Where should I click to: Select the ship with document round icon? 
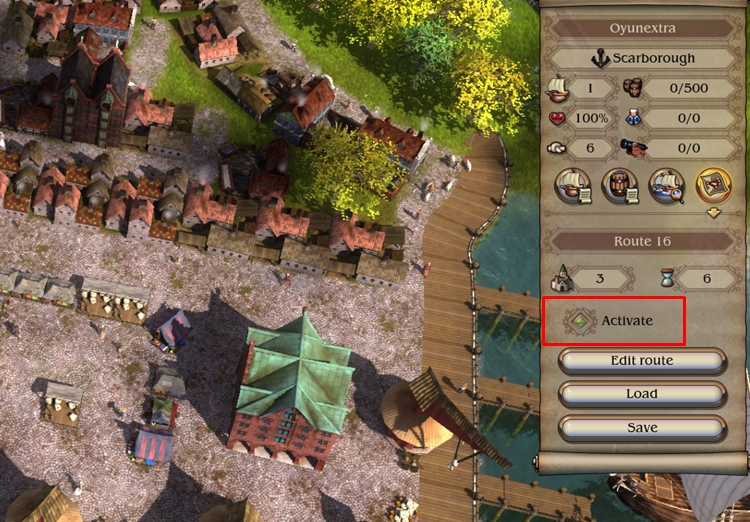pos(570,186)
